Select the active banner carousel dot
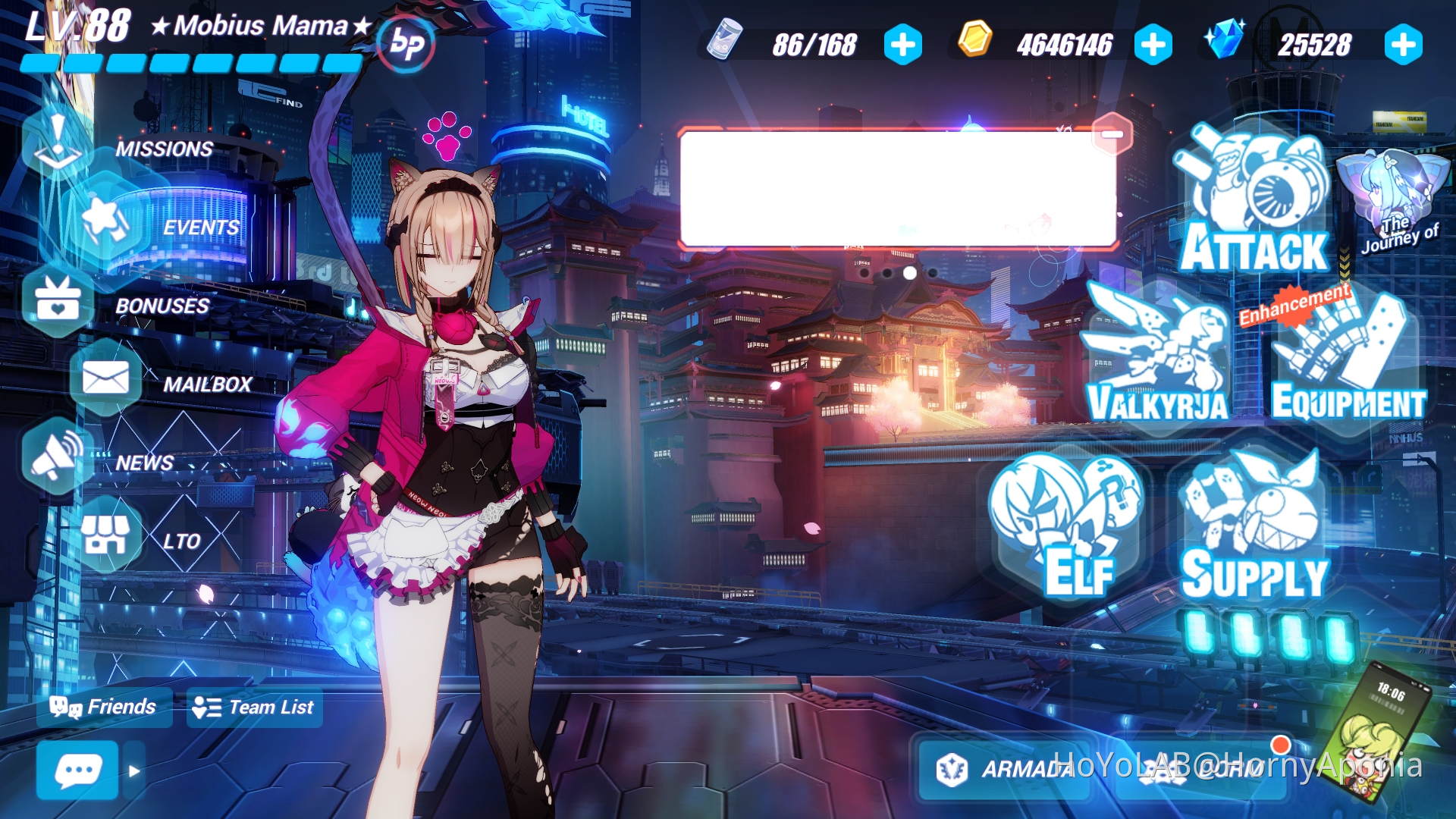The width and height of the screenshot is (1456, 819). pyautogui.click(x=909, y=274)
